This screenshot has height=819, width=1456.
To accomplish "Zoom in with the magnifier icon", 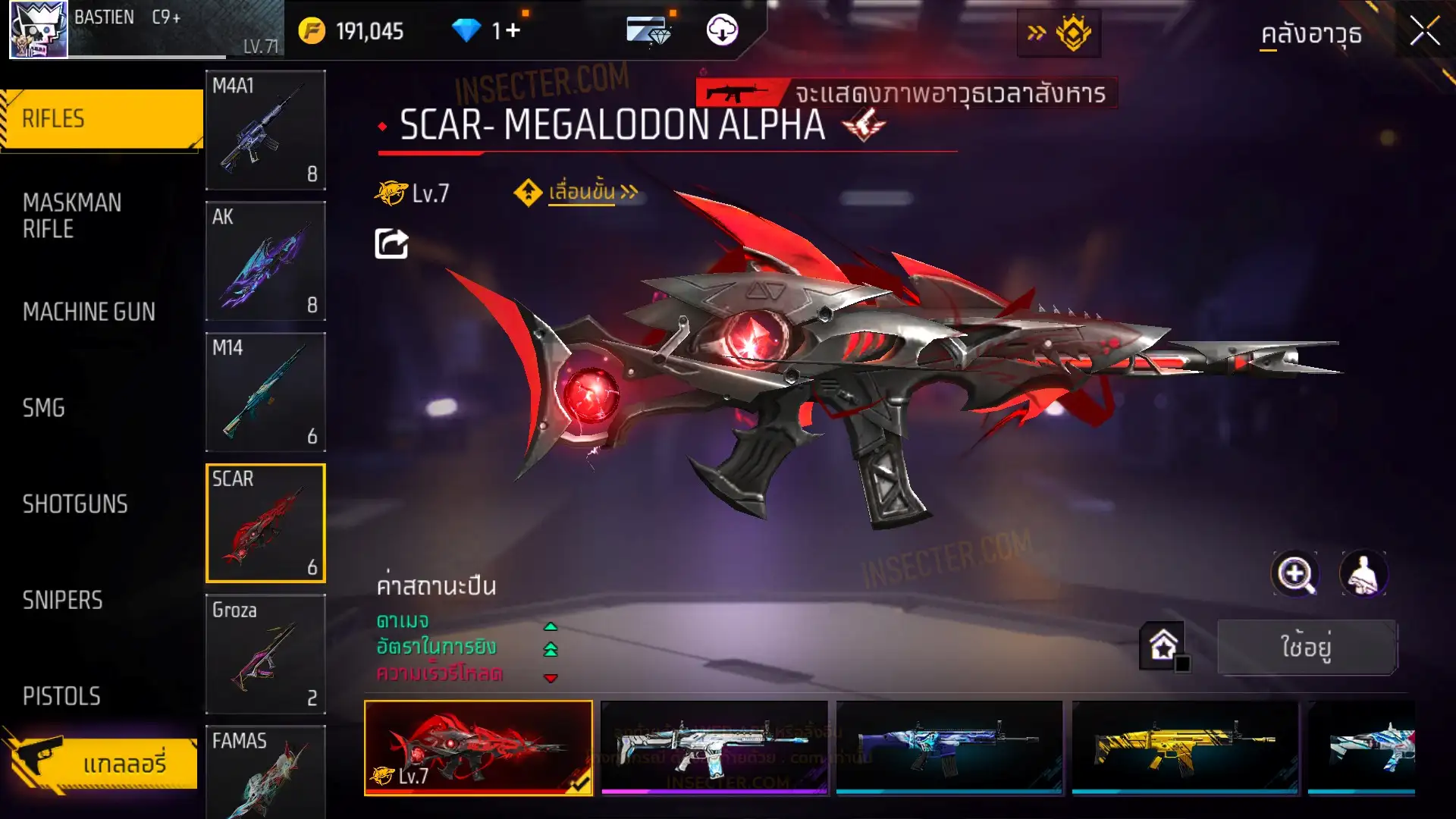I will 1295,574.
